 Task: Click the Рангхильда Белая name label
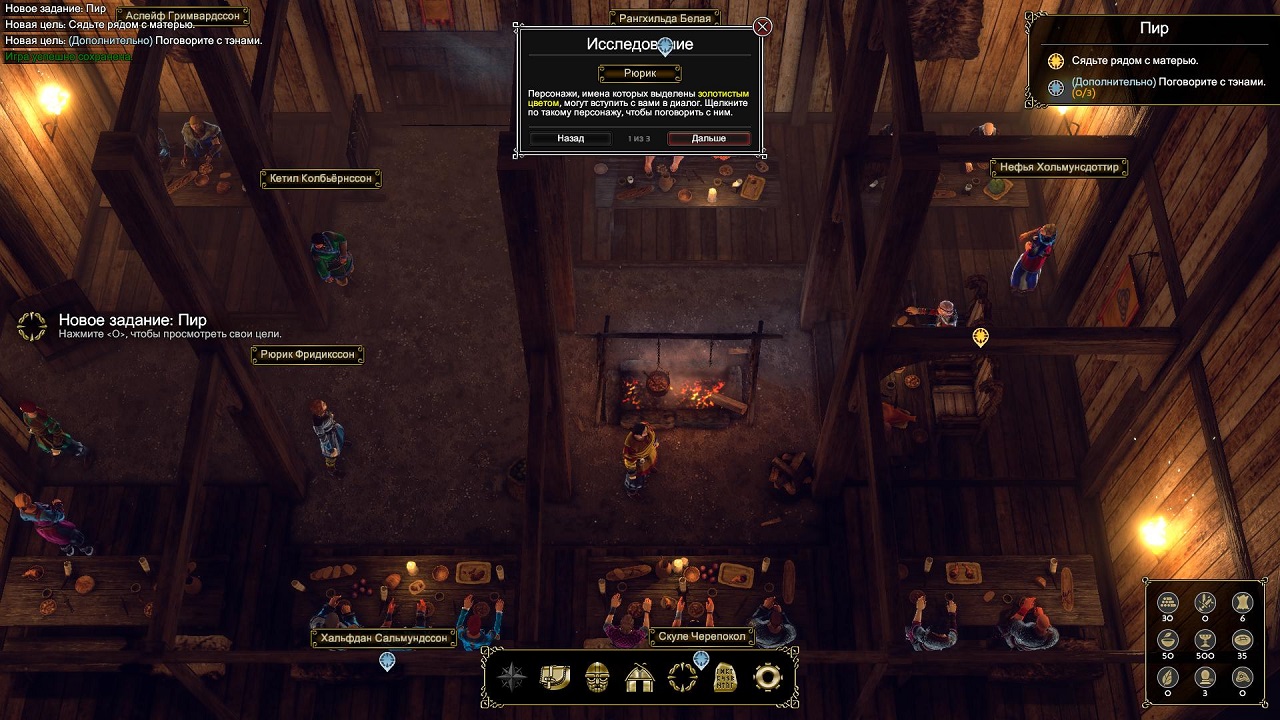[x=665, y=18]
